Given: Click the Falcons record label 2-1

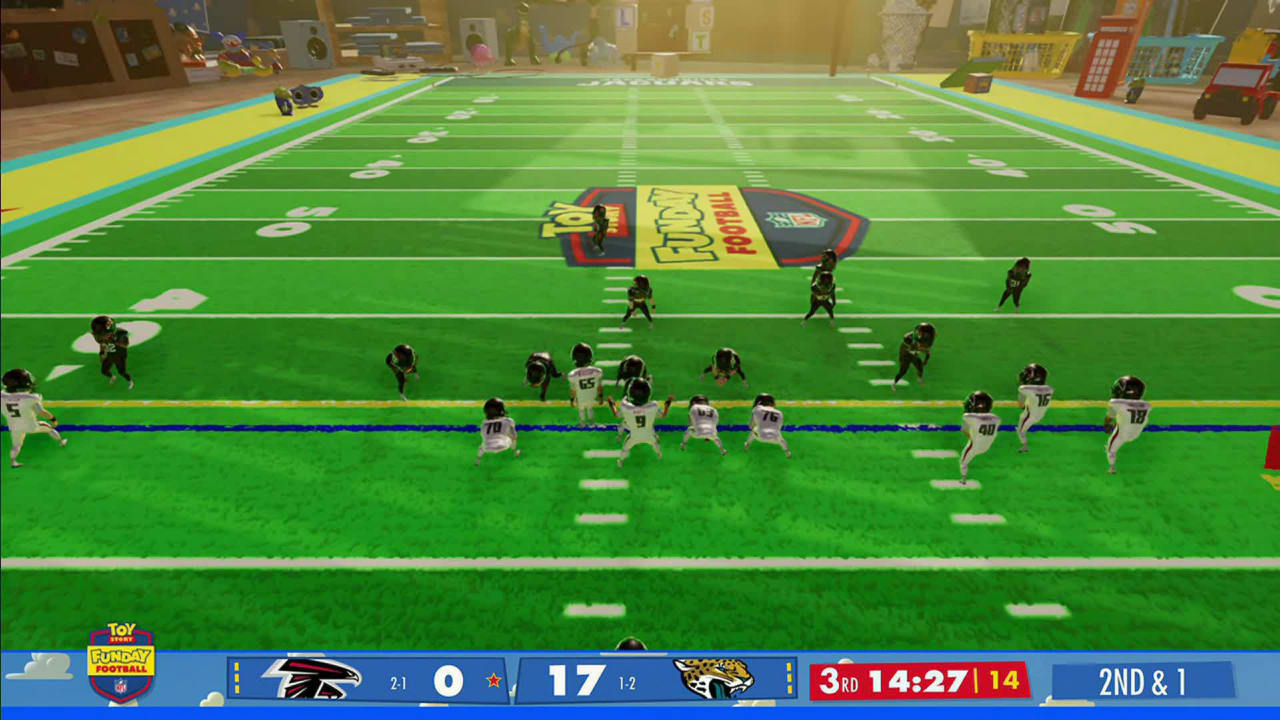Looking at the screenshot, I should point(398,682).
